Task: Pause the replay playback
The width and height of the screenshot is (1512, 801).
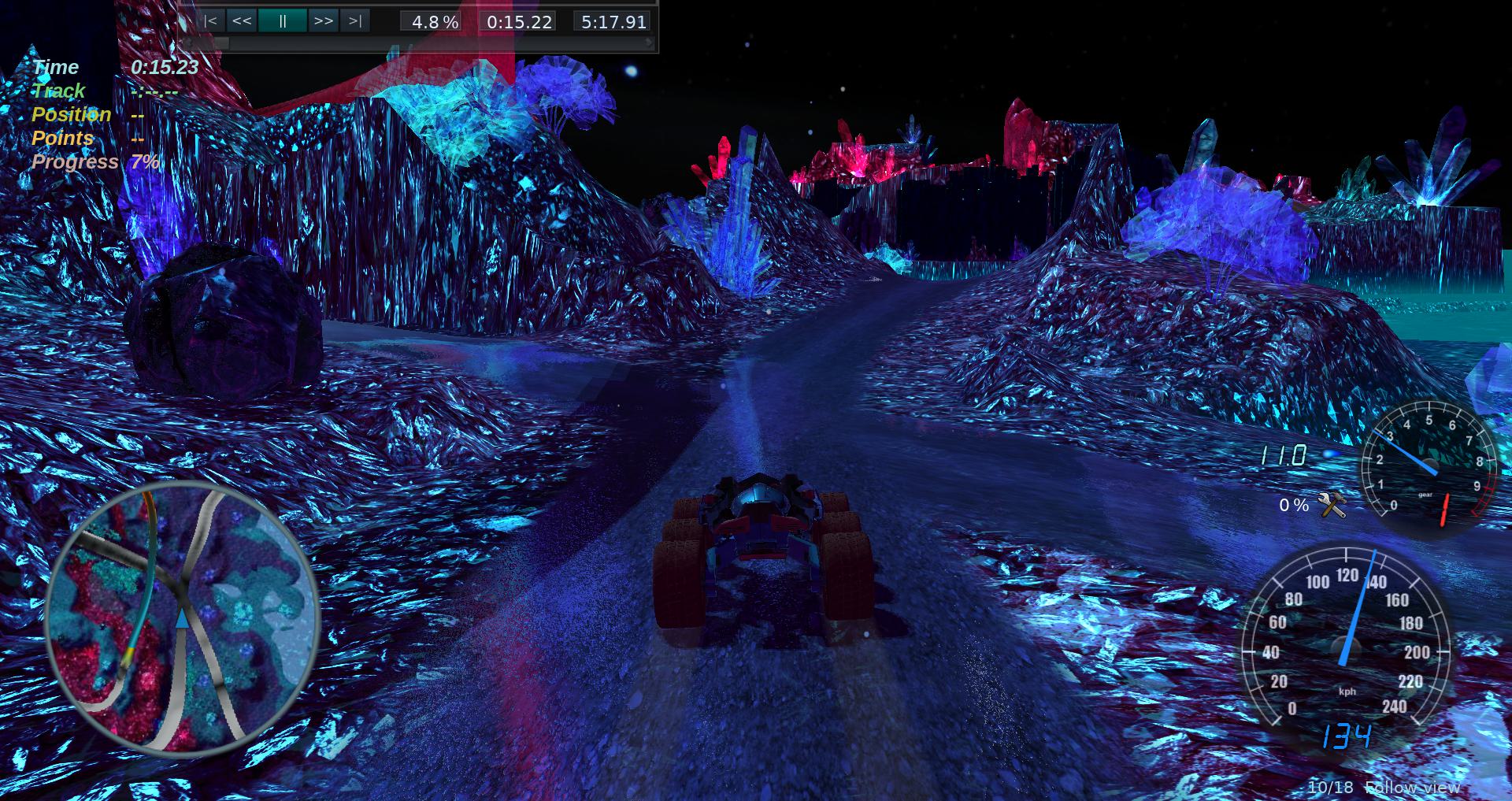Action: (x=282, y=21)
